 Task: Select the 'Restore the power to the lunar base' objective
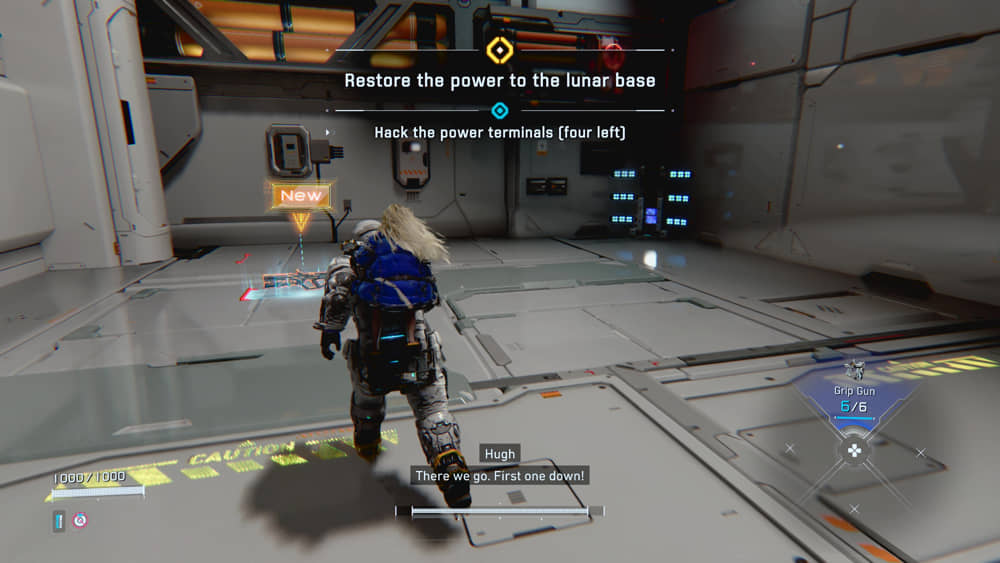pyautogui.click(x=500, y=80)
